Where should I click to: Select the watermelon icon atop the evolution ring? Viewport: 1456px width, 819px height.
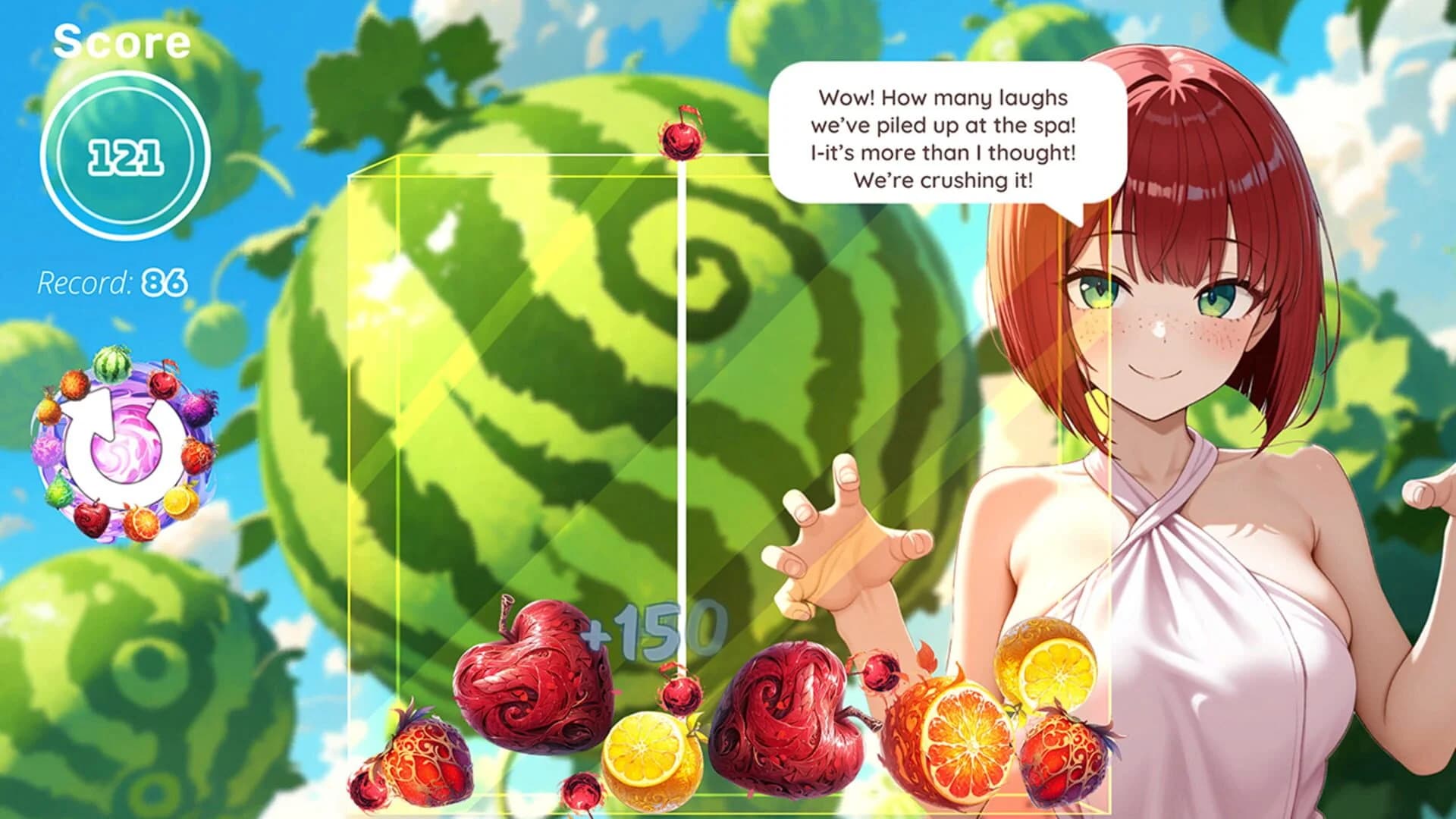pyautogui.click(x=113, y=366)
